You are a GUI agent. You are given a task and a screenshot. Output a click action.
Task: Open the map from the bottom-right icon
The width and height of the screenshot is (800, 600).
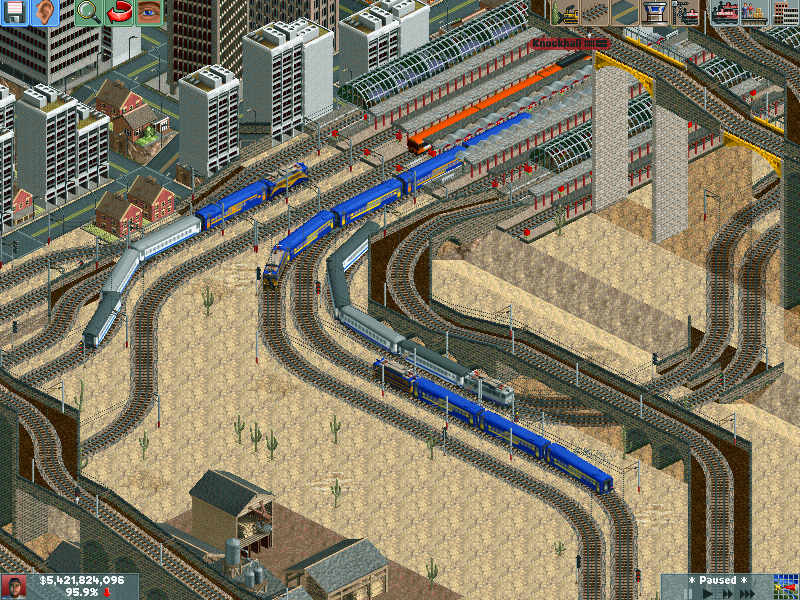coord(785,587)
